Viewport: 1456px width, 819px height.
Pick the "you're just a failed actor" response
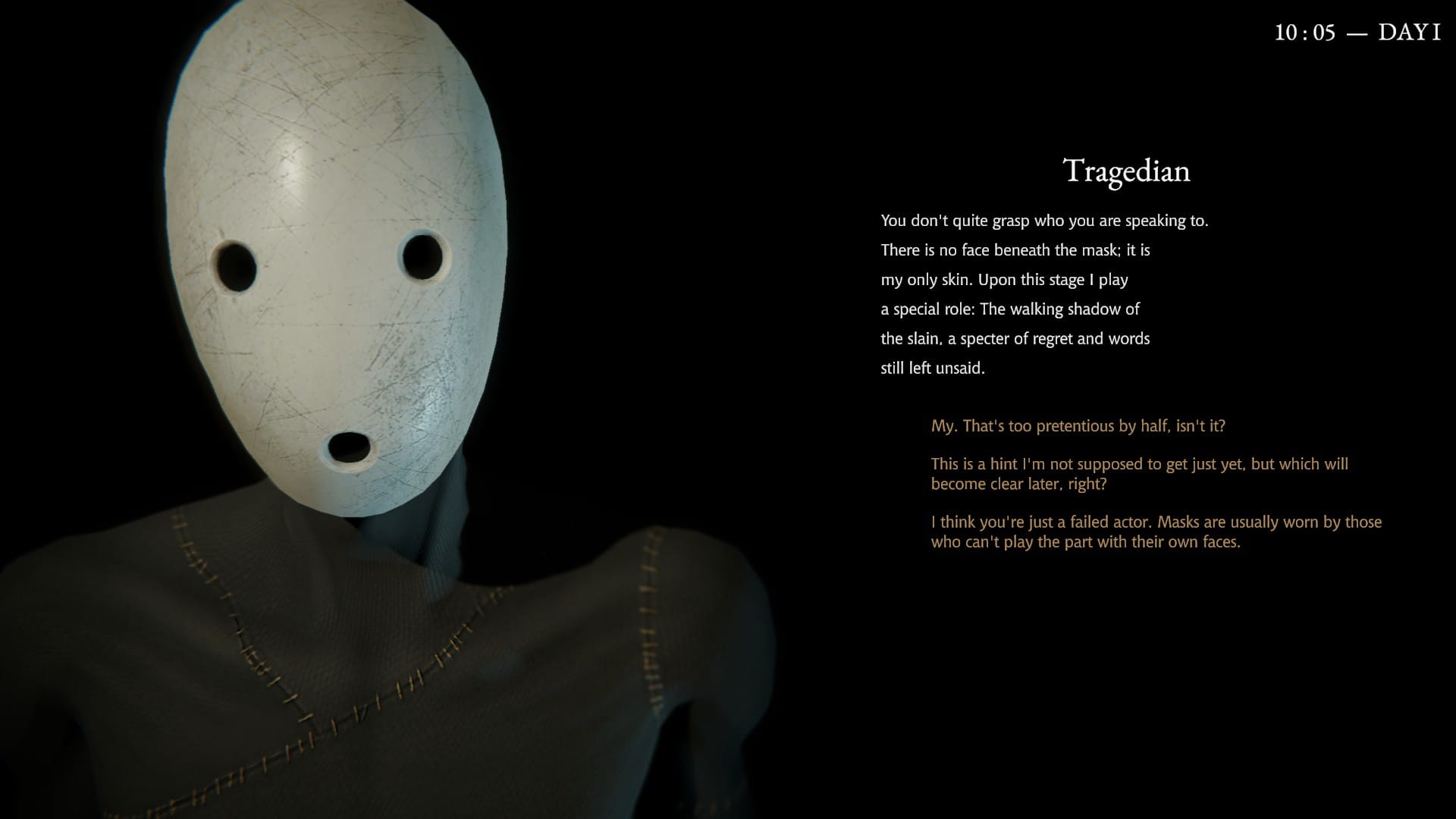tap(1156, 532)
